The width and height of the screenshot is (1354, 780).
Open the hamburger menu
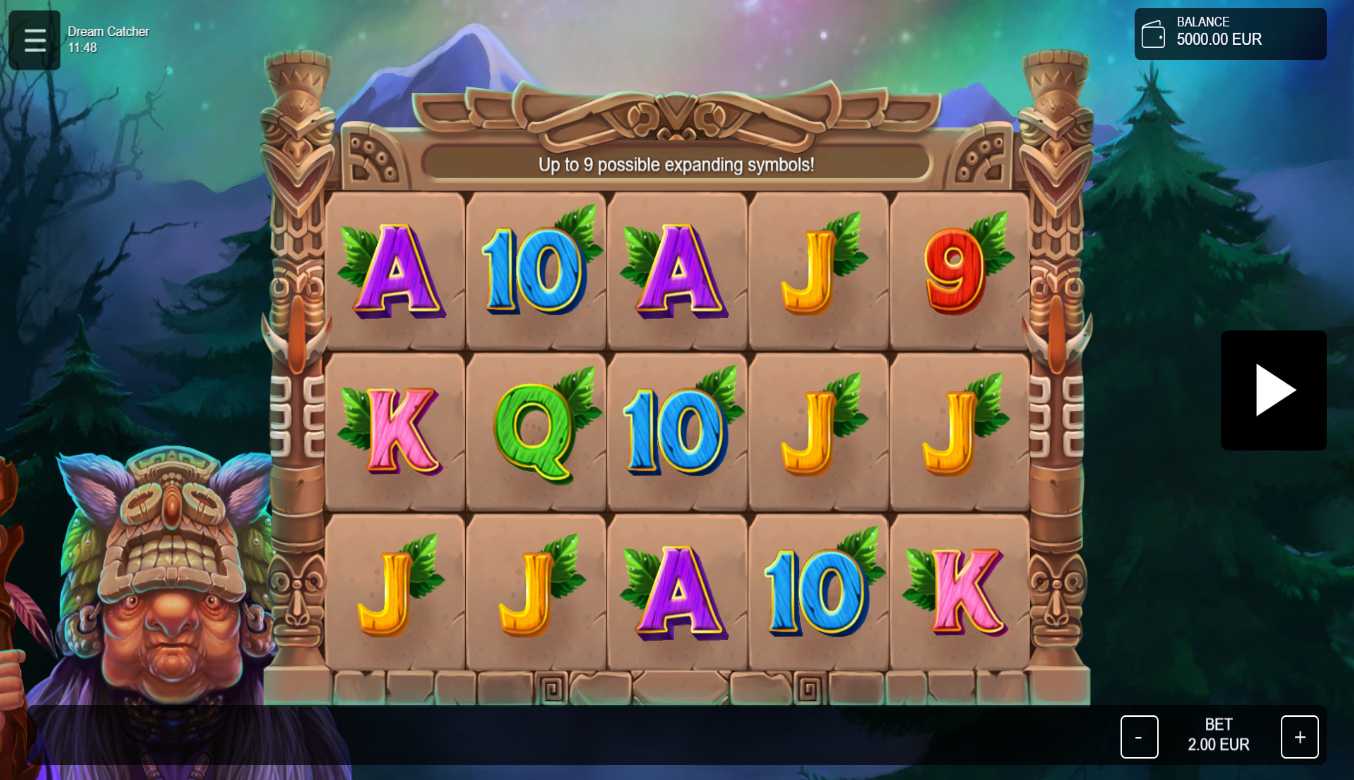(35, 40)
